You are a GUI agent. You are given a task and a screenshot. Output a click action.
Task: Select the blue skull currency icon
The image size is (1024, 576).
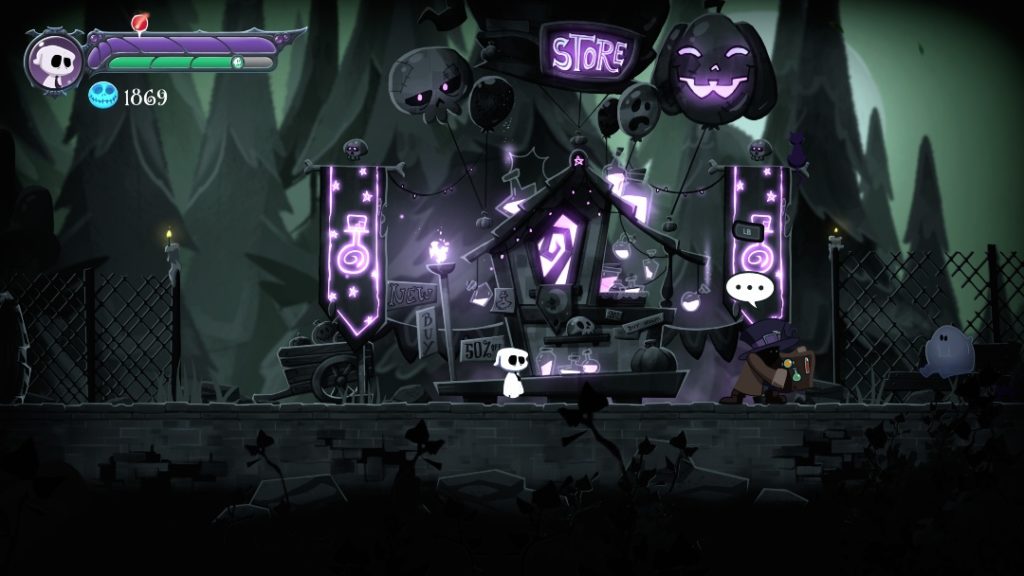tap(103, 96)
